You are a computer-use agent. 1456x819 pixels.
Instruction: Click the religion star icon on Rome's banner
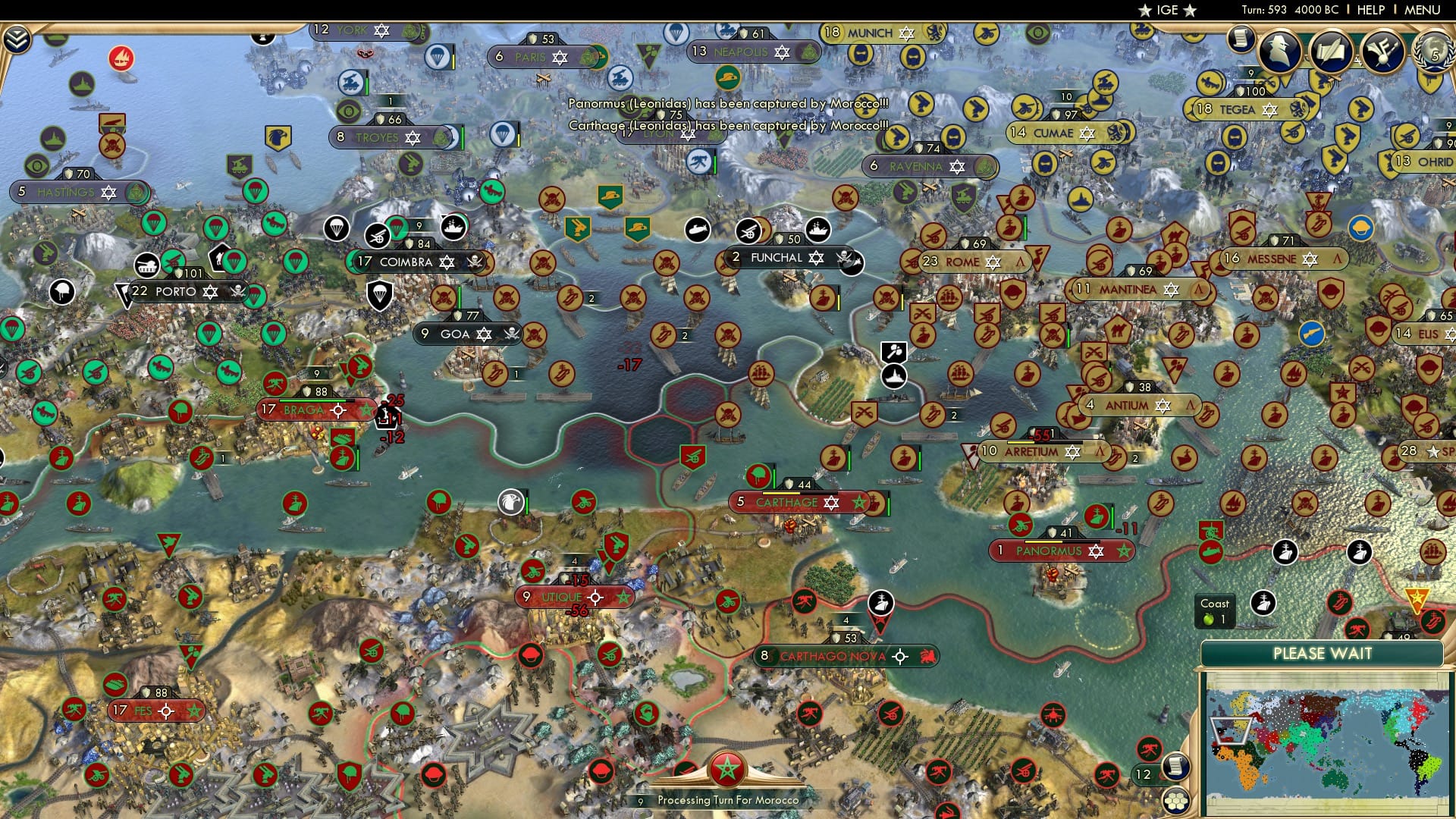[993, 262]
